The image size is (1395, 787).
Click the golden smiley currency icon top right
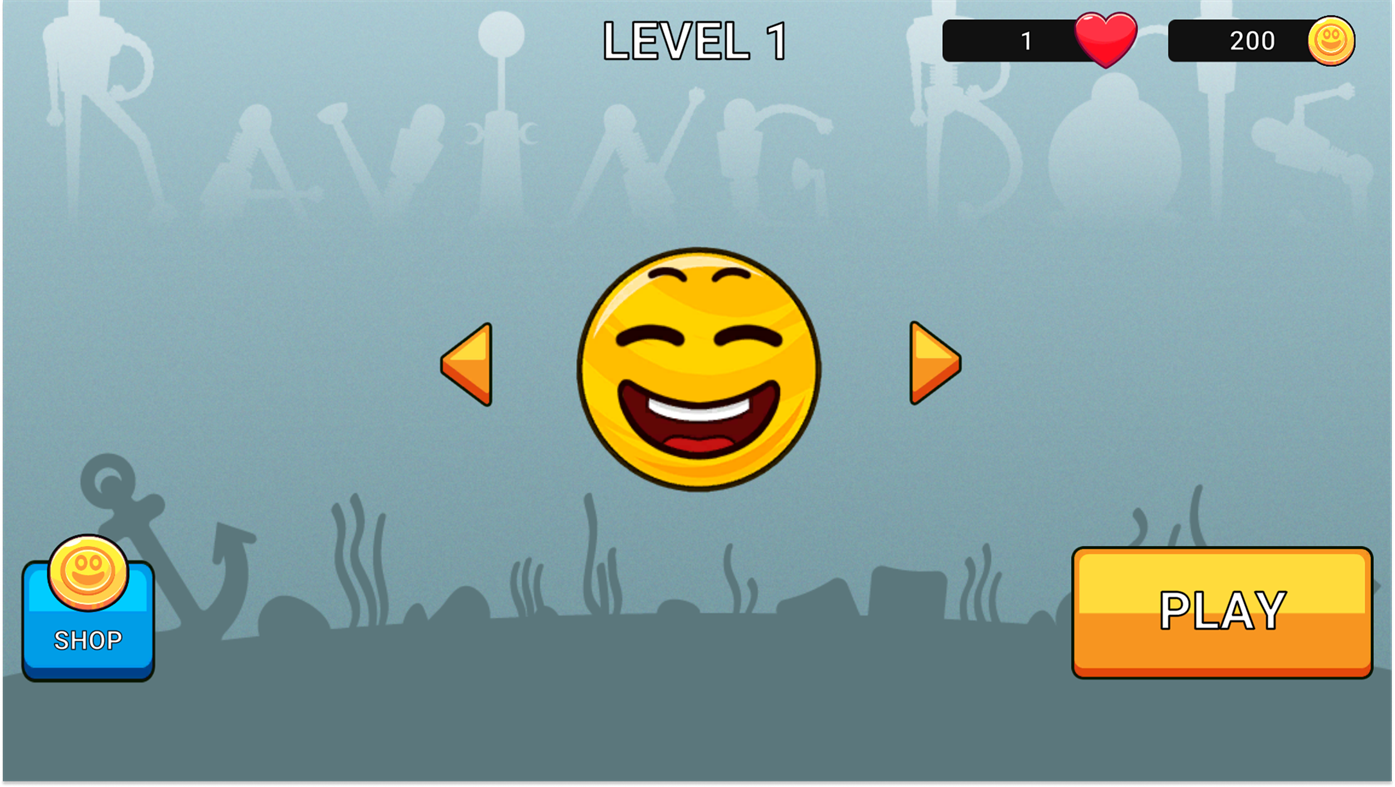(1330, 39)
